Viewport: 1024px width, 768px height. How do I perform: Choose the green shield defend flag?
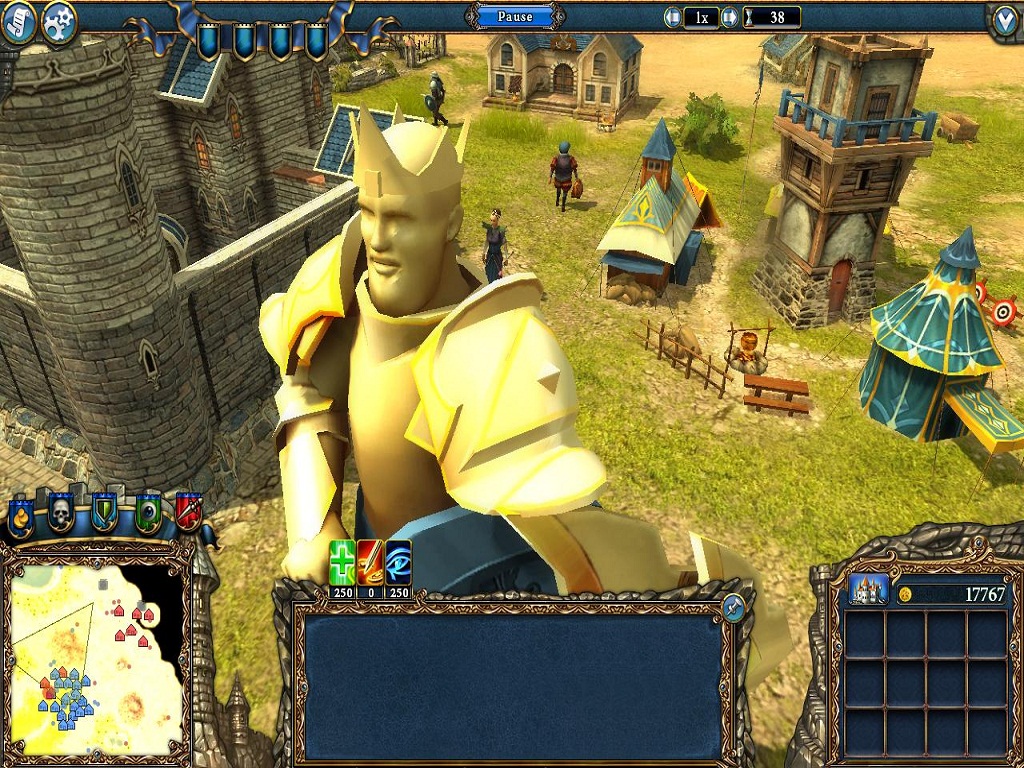[105, 513]
